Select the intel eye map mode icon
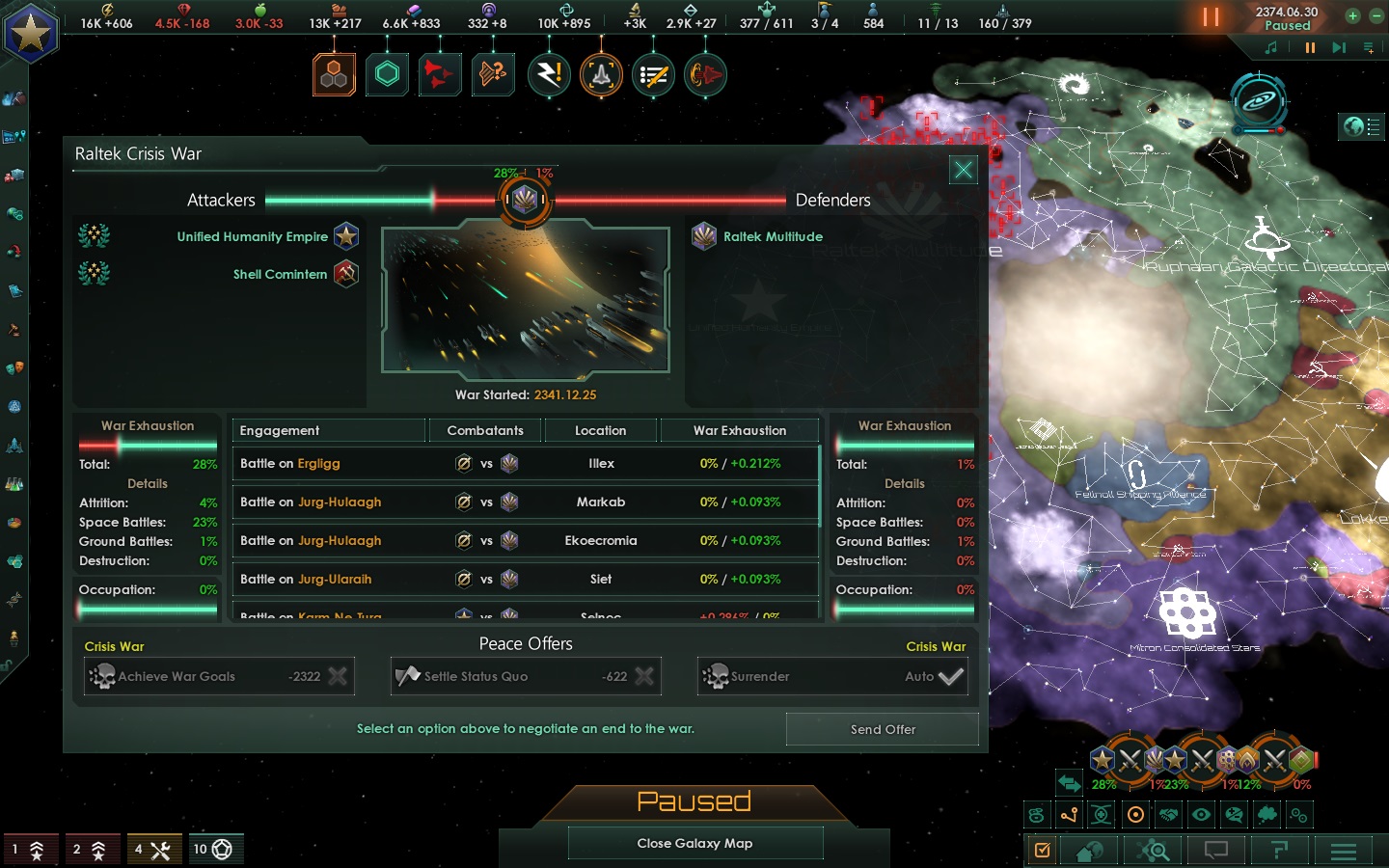The image size is (1389, 868). [x=1202, y=815]
